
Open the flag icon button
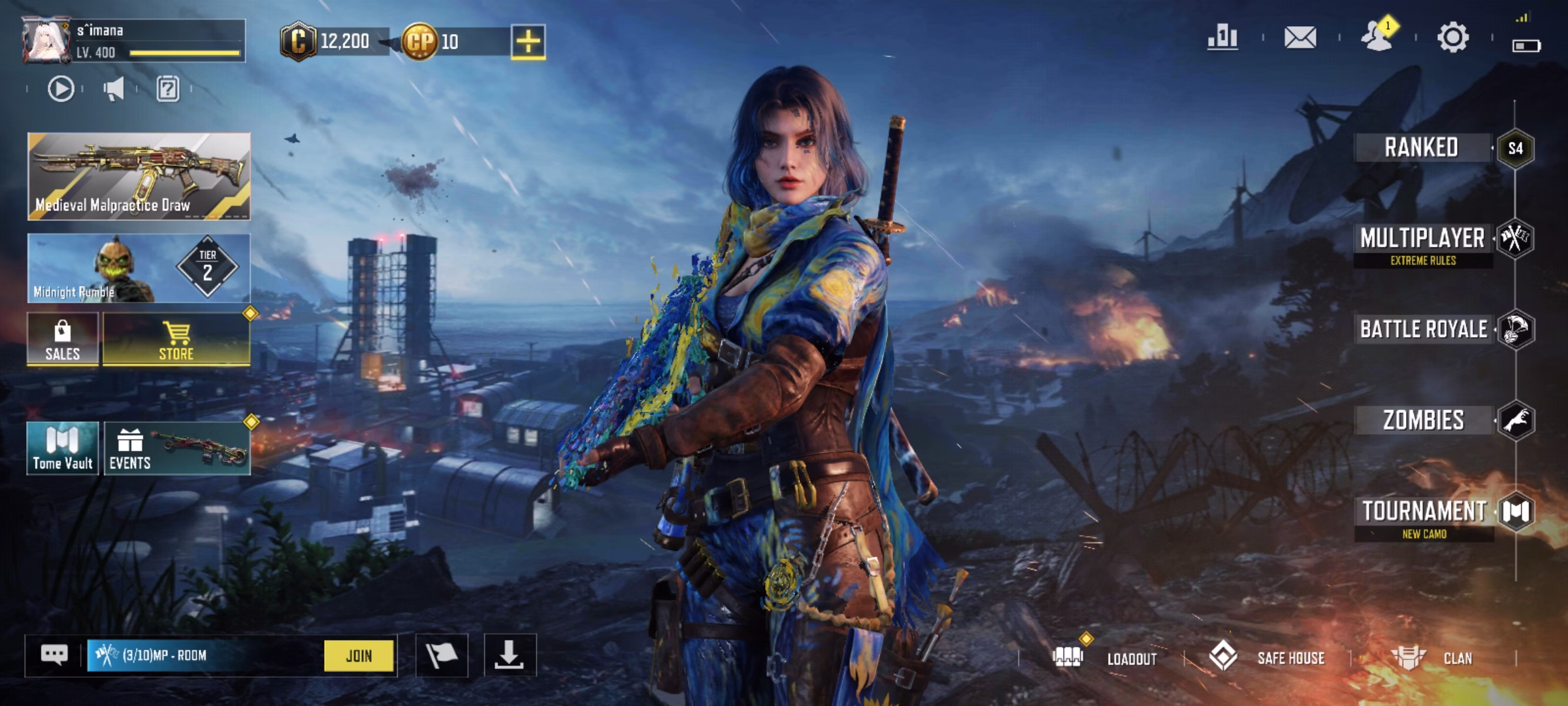[442, 655]
